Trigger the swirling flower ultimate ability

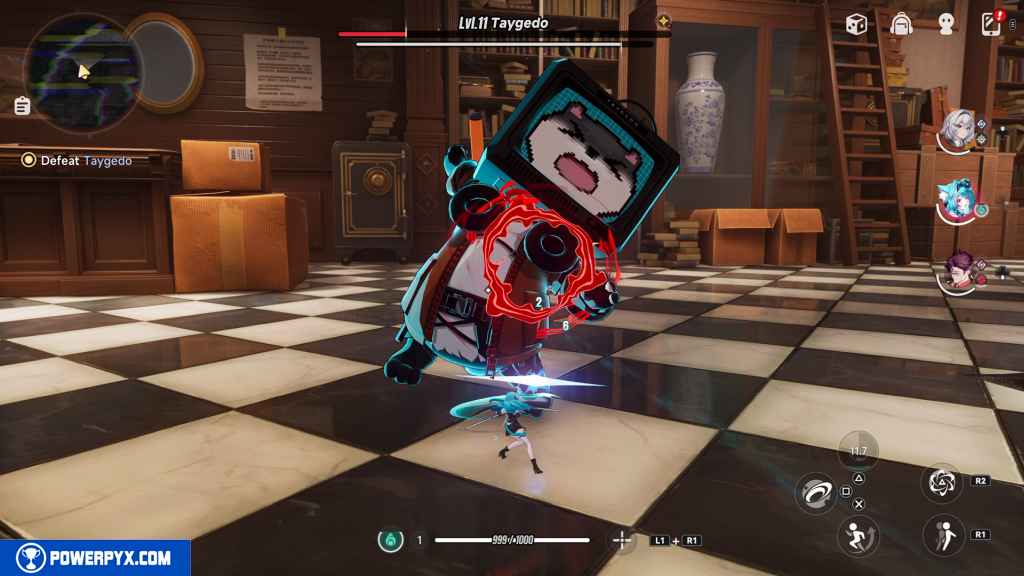942,482
